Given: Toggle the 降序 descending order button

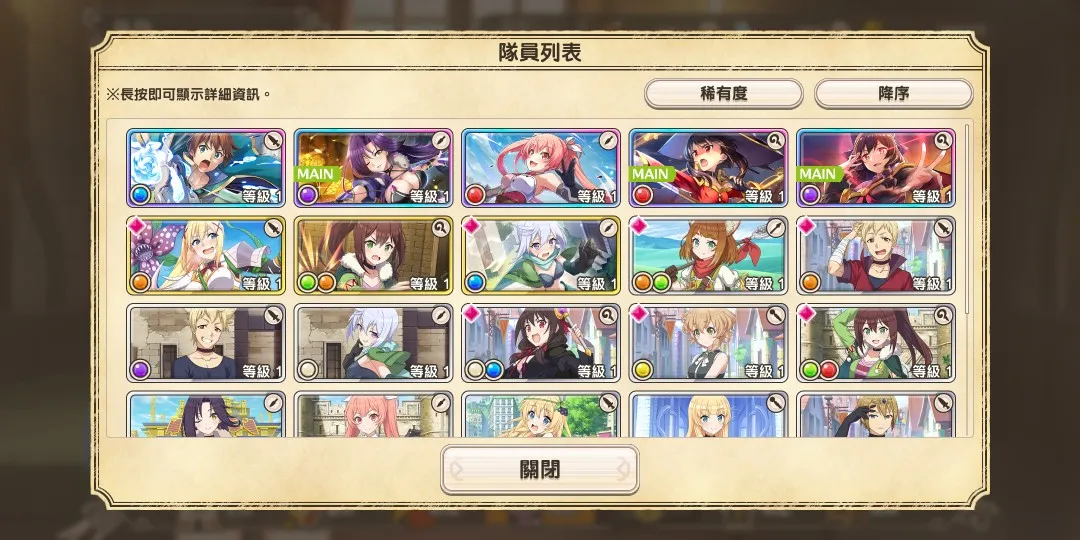Looking at the screenshot, I should 893,94.
